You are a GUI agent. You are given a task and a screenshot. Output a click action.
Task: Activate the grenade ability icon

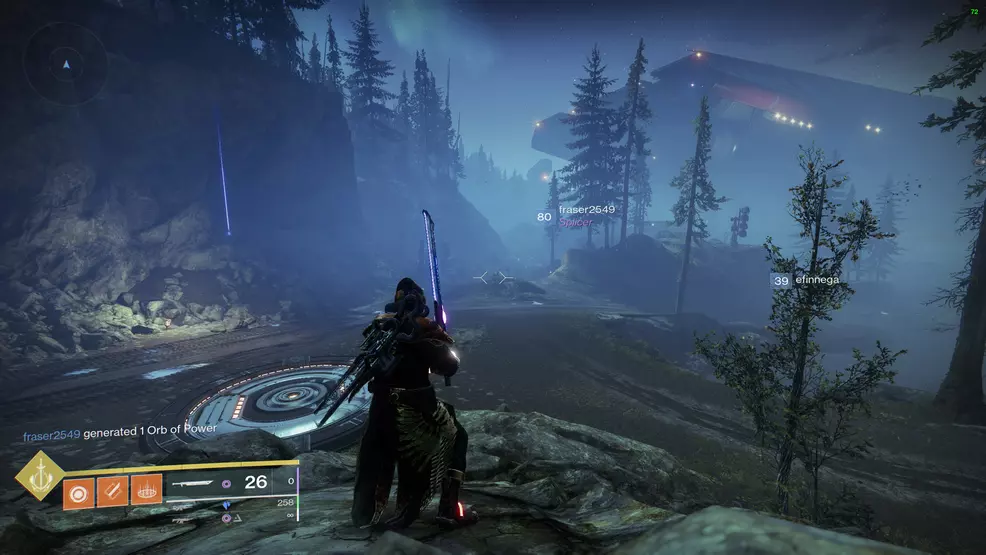(77, 490)
